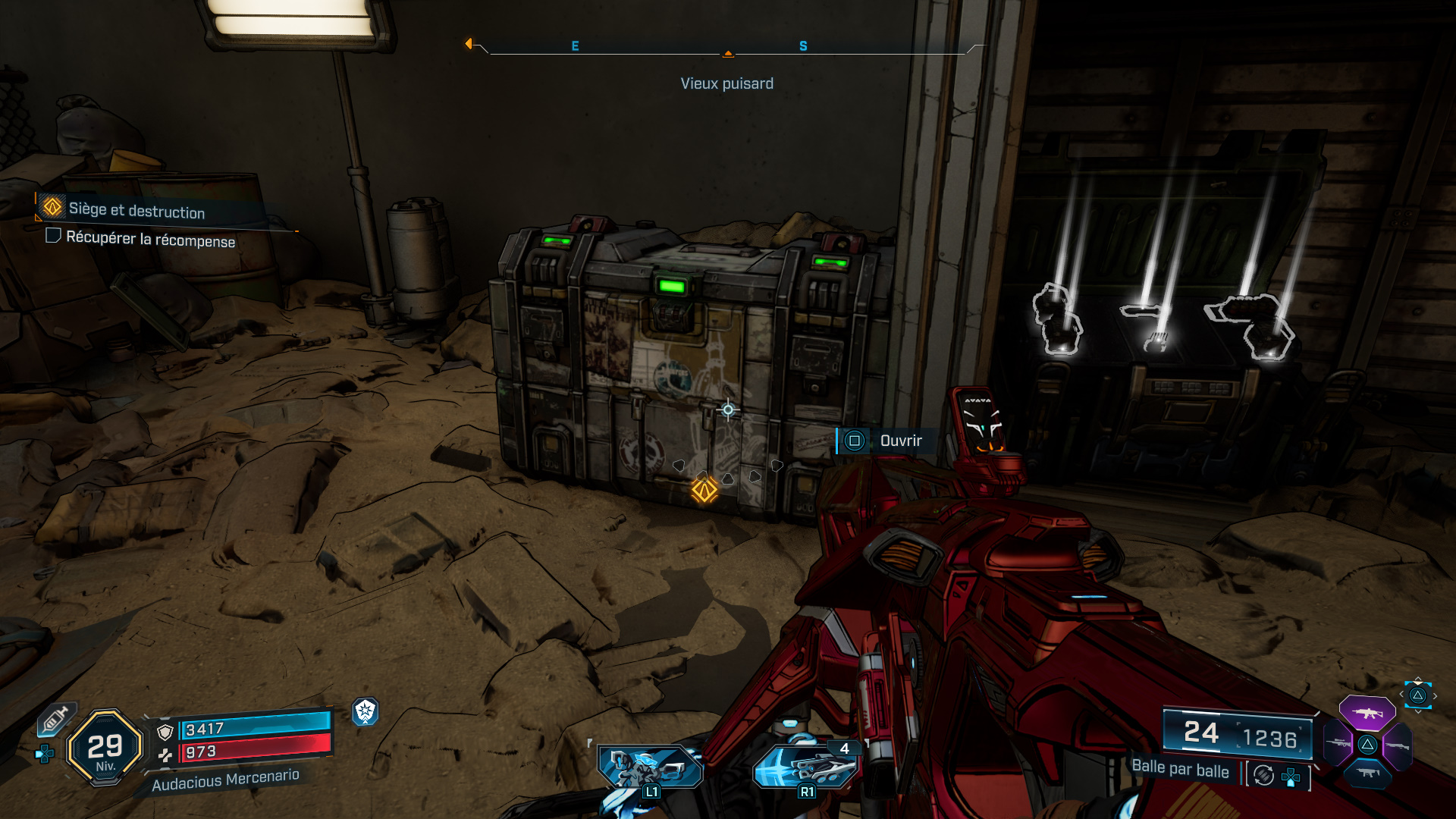Click the triangle swap icon at the wheel center
This screenshot has height=819, width=1456.
1367,745
